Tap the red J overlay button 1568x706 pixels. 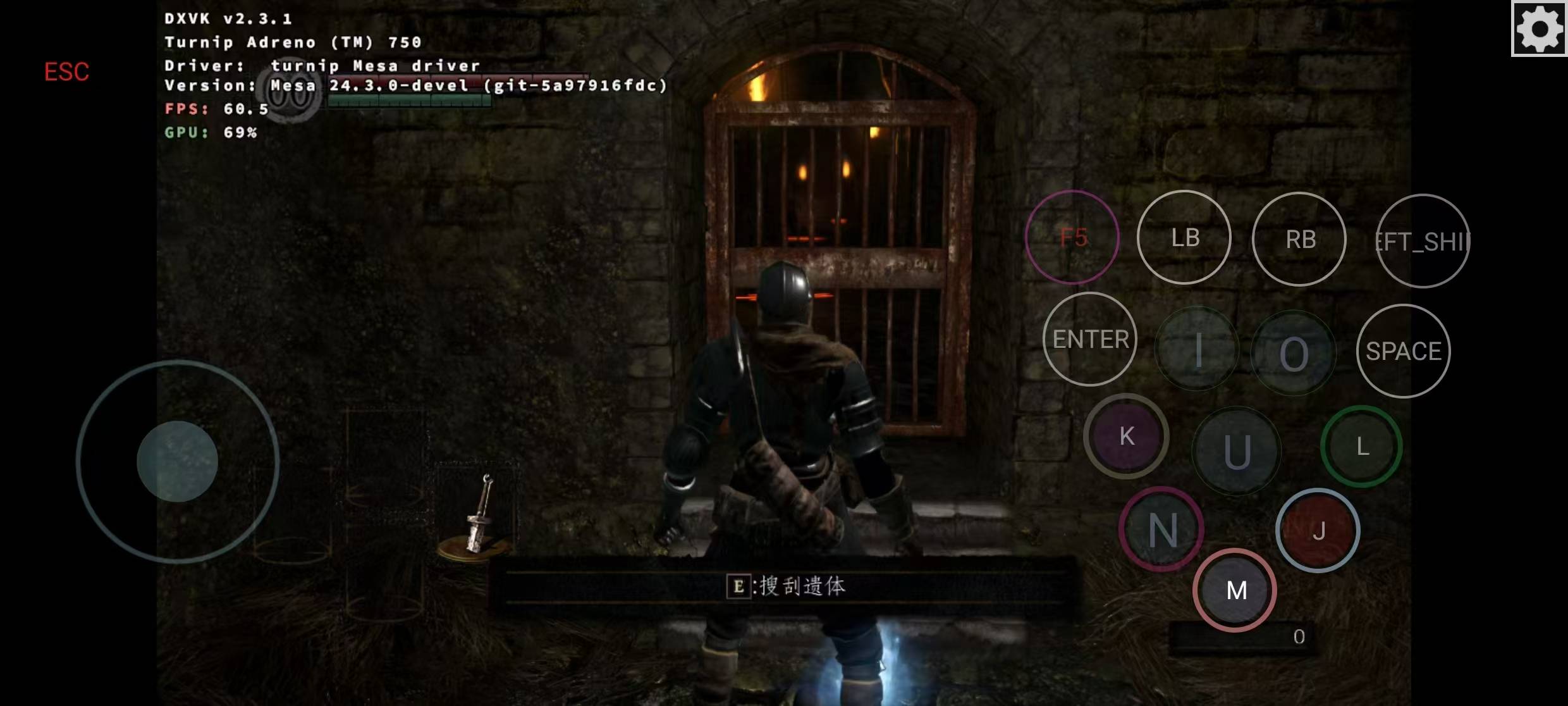click(x=1318, y=531)
